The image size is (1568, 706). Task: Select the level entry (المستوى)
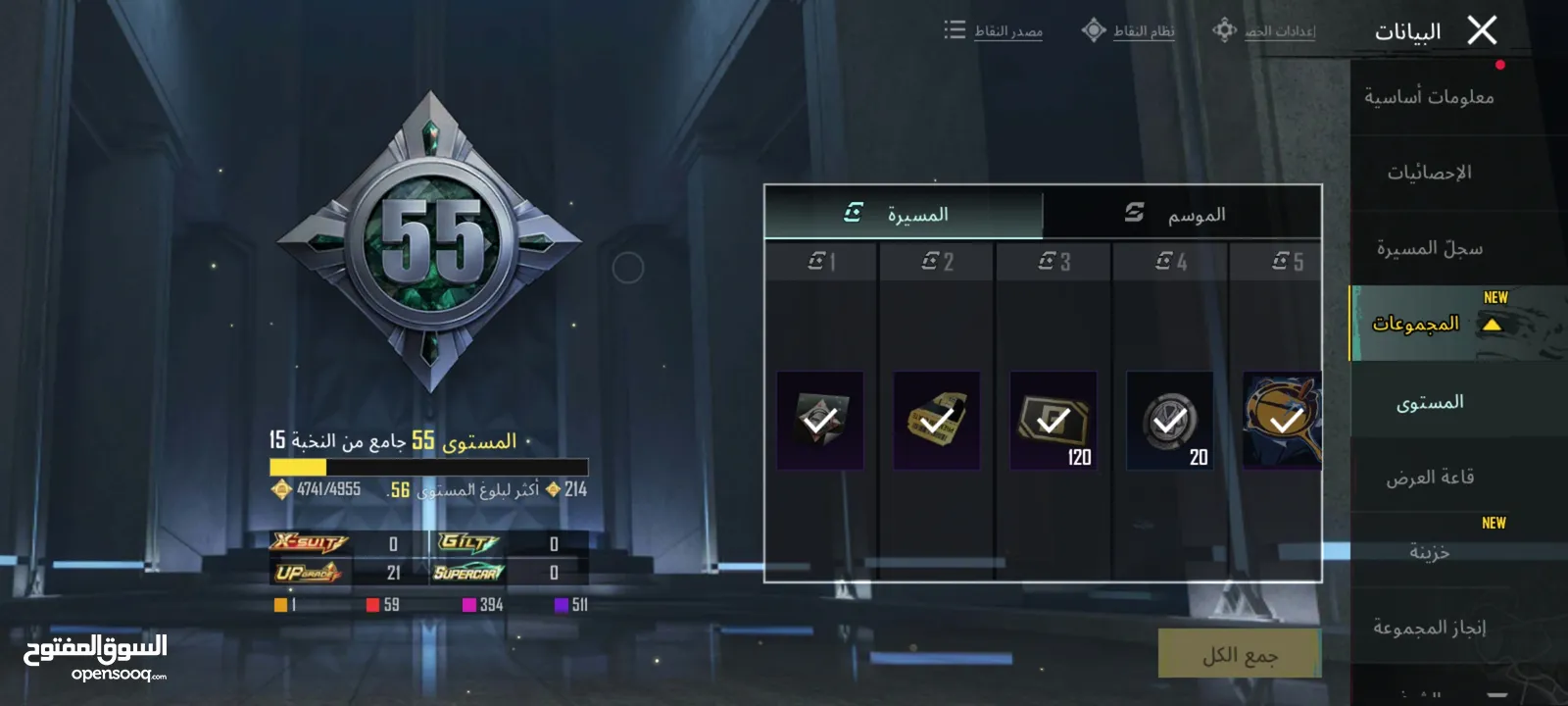(1429, 402)
